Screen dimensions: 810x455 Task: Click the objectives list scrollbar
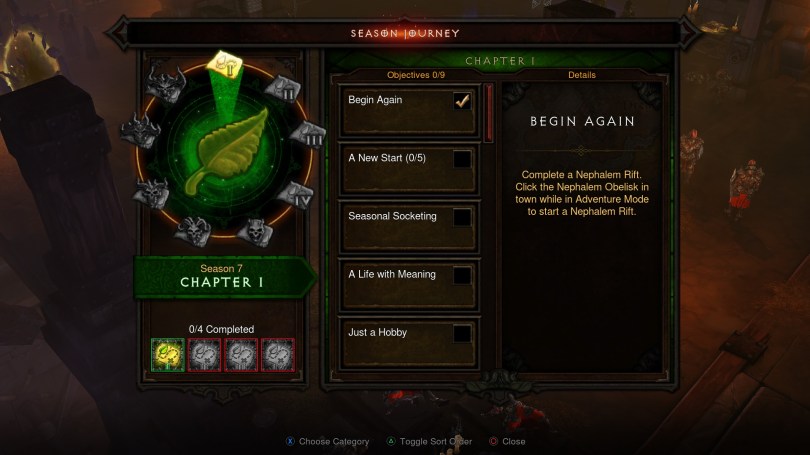(x=489, y=112)
